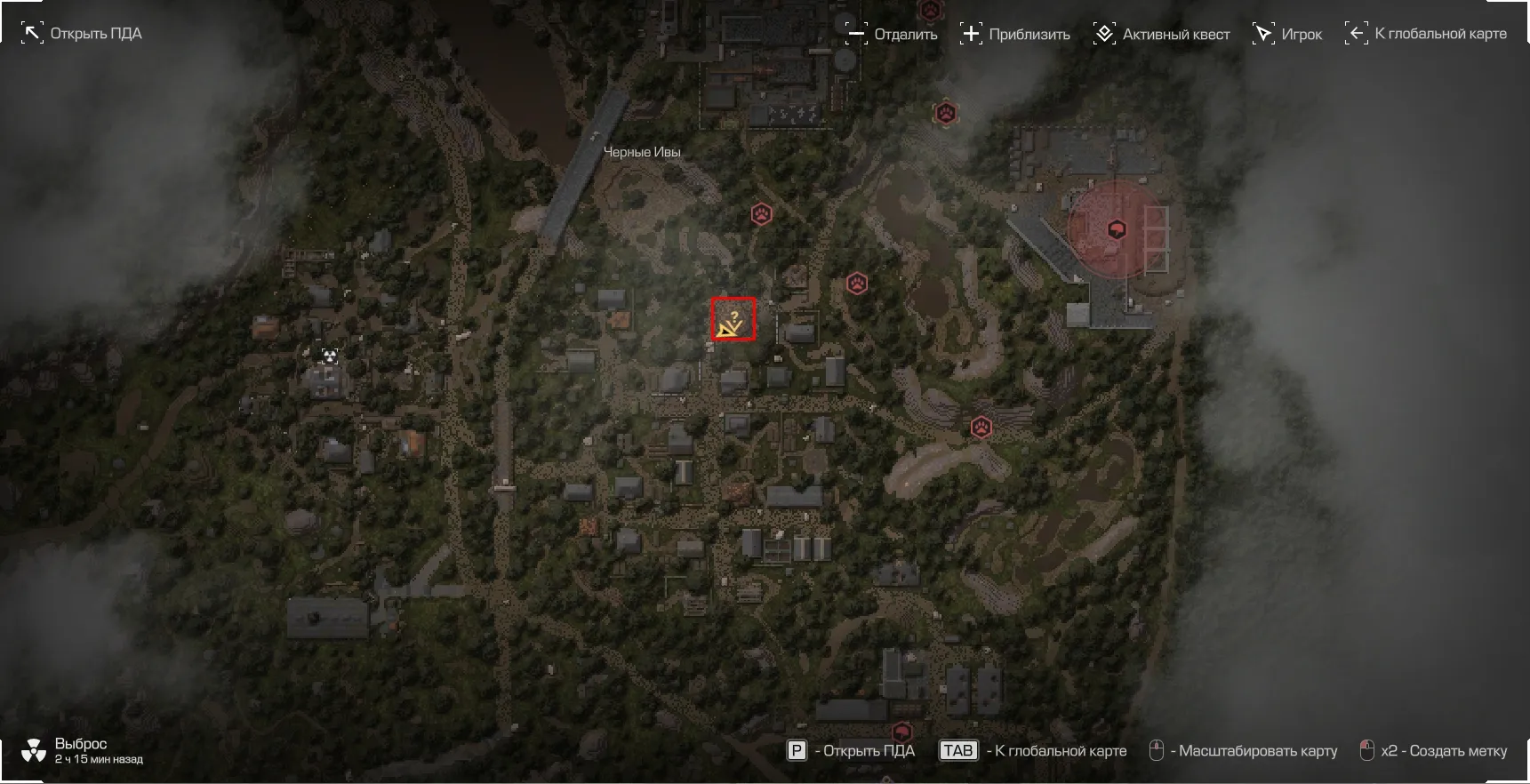This screenshot has height=784, width=1530.
Task: Go to global map via top К глобальной карте
Action: 1426,34
